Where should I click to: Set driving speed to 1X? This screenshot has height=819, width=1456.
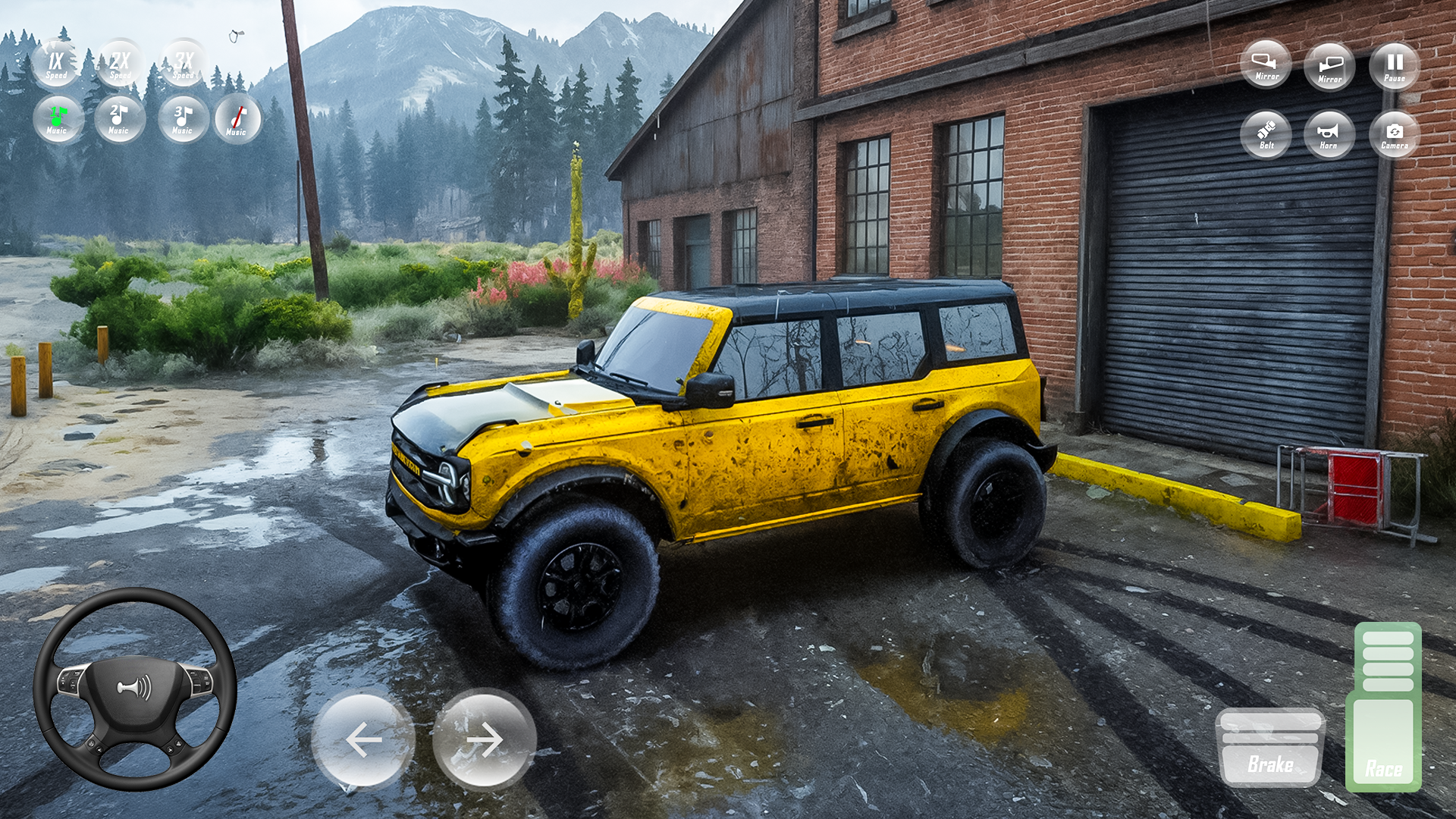56,64
